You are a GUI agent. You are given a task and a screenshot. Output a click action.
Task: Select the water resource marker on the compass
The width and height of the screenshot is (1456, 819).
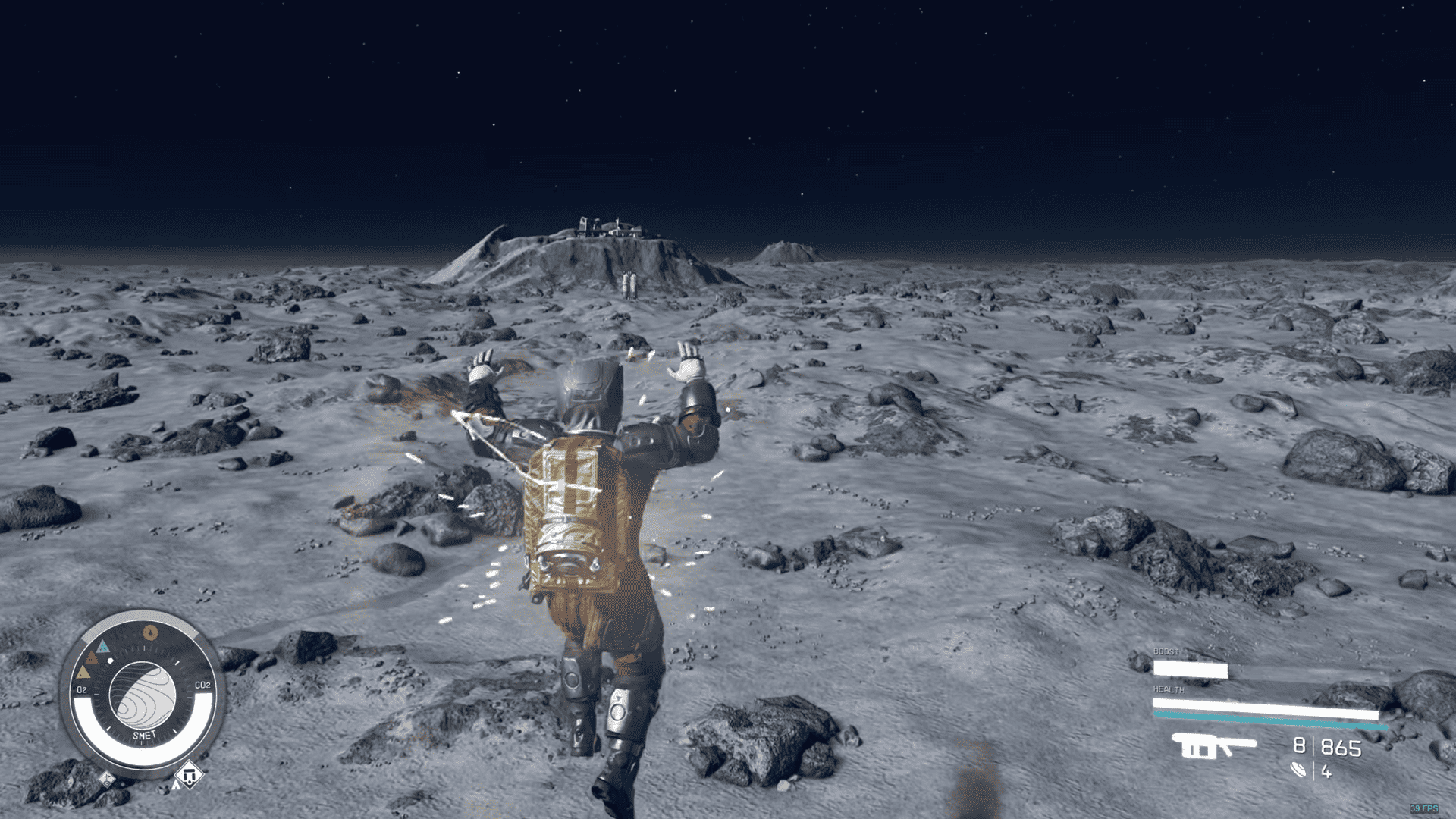coord(150,632)
